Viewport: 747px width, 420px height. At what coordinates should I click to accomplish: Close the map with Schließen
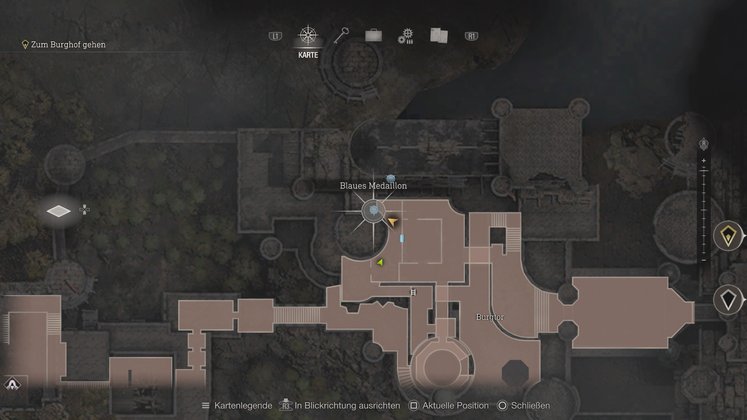[x=527, y=406]
